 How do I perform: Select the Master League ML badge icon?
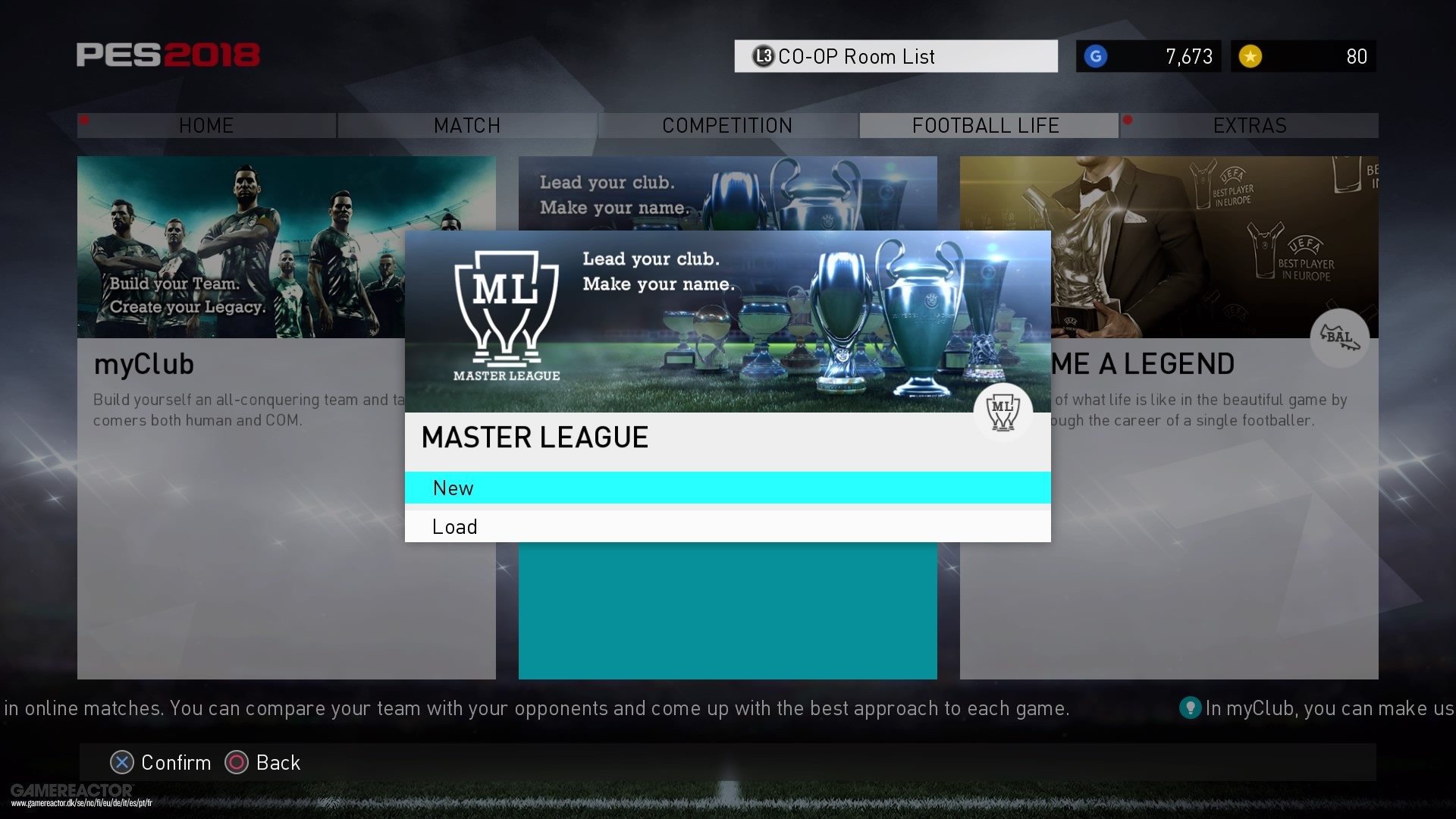[1003, 412]
